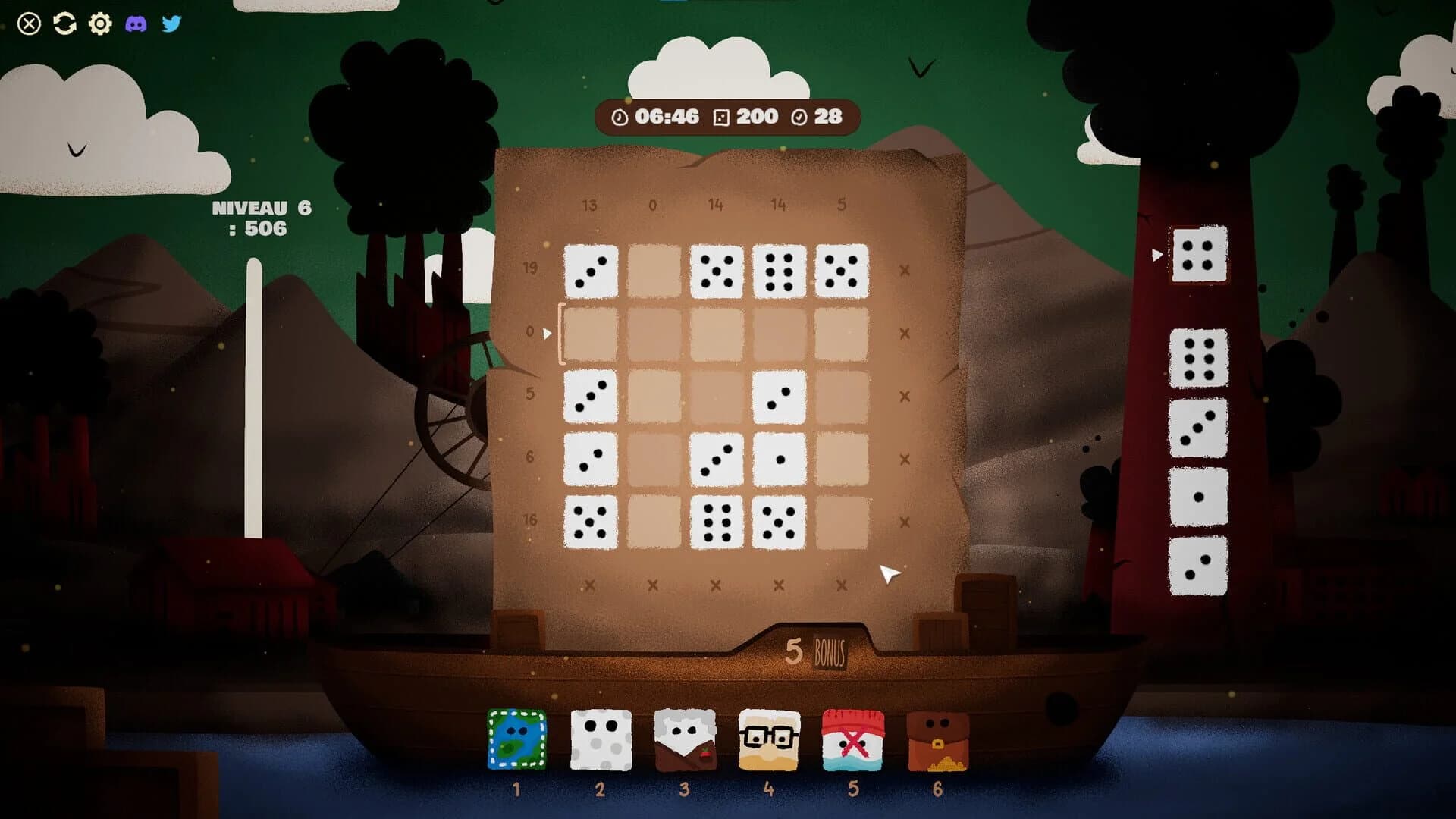The height and width of the screenshot is (819, 1456).
Task: Click the arrow beside the top die in queue
Action: click(1156, 256)
